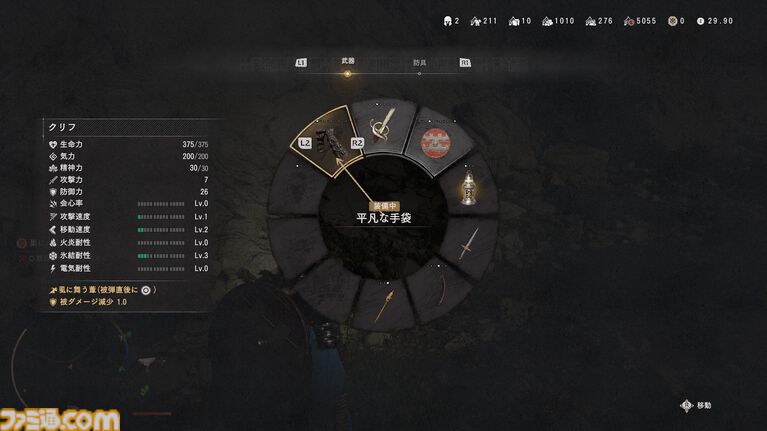Select the spear slot on the wheel

click(384, 304)
